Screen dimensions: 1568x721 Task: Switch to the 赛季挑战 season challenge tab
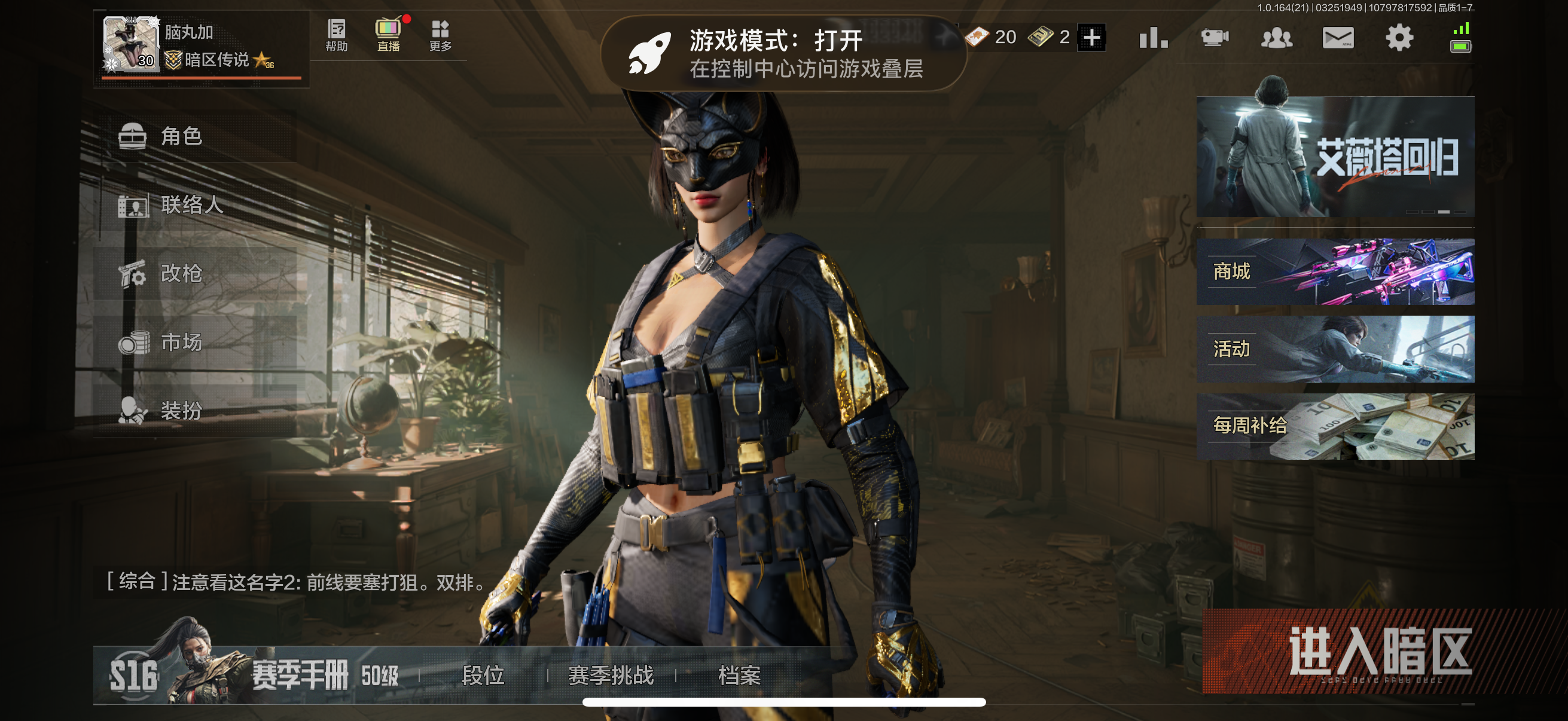pos(611,676)
